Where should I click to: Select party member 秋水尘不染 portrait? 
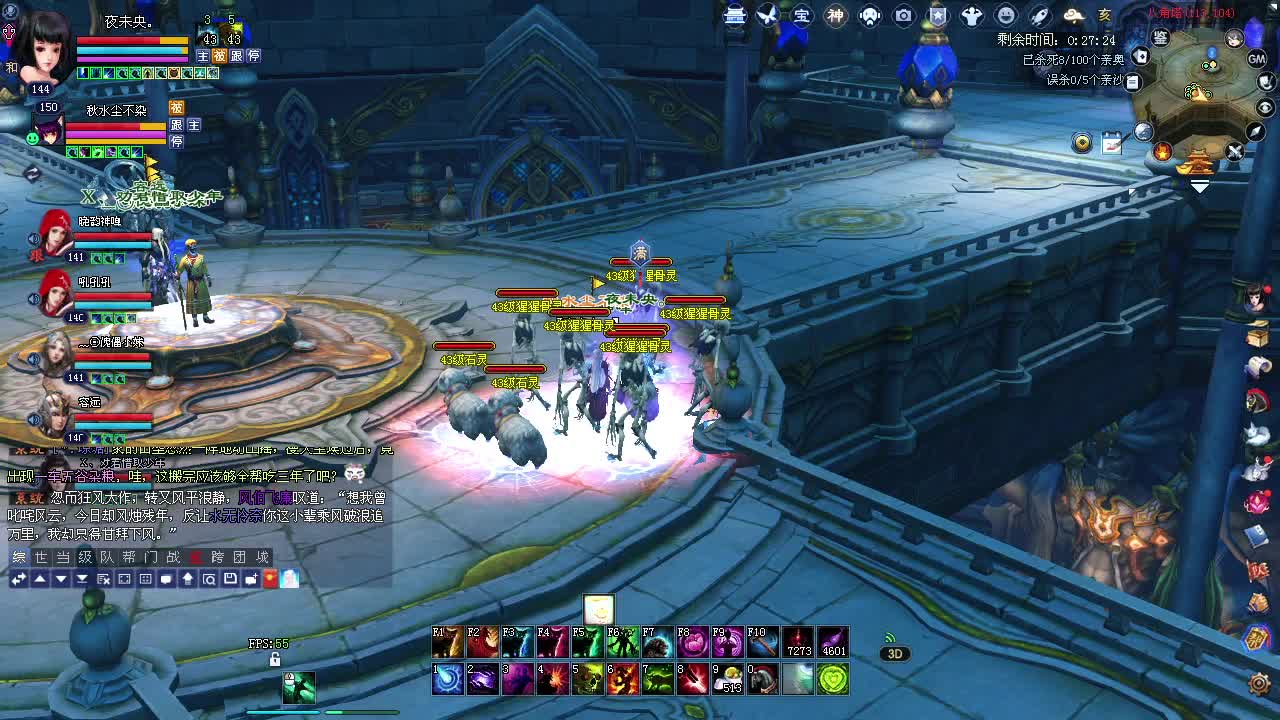(x=47, y=128)
